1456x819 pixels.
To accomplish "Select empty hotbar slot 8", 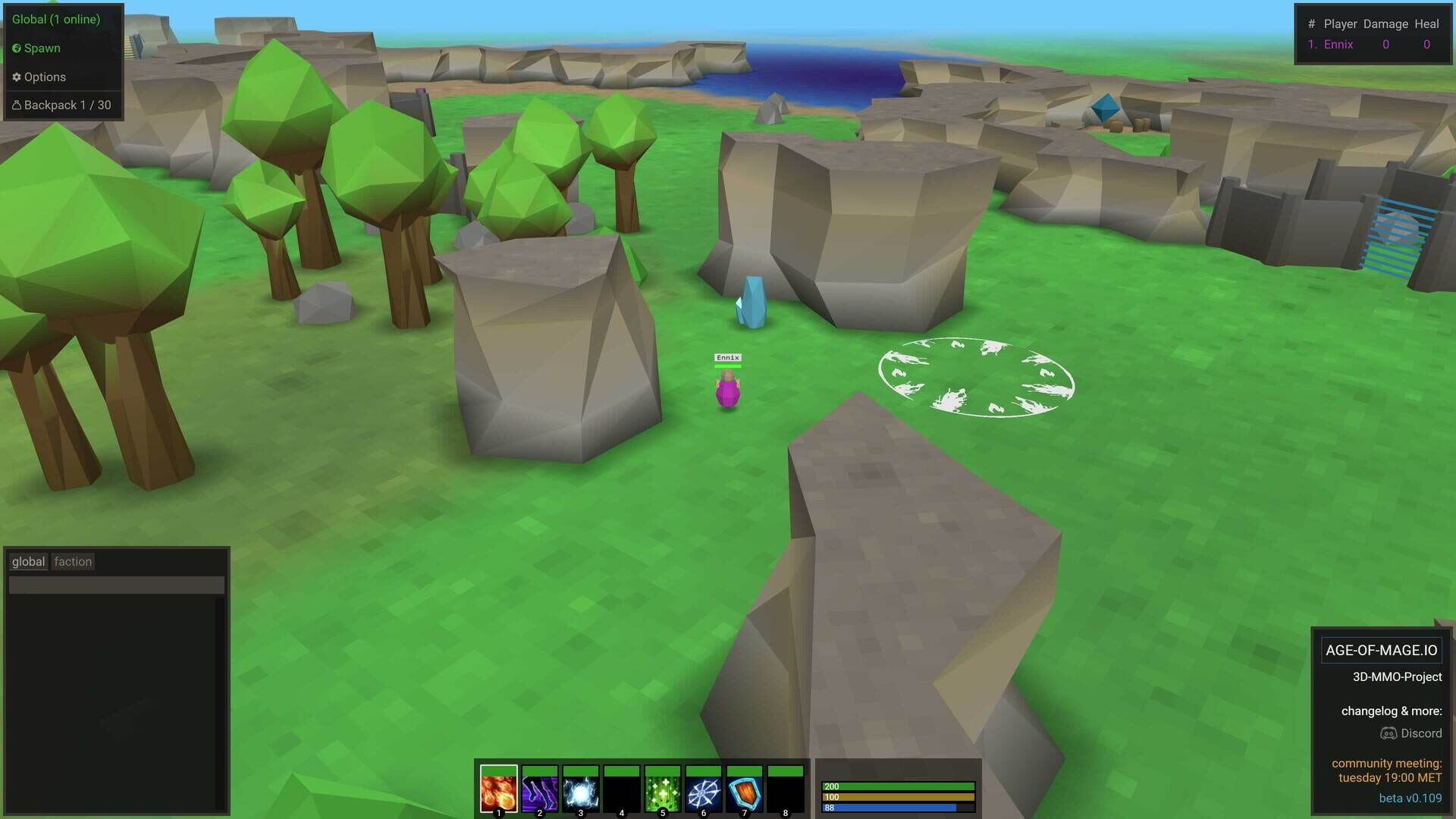I will tap(786, 790).
